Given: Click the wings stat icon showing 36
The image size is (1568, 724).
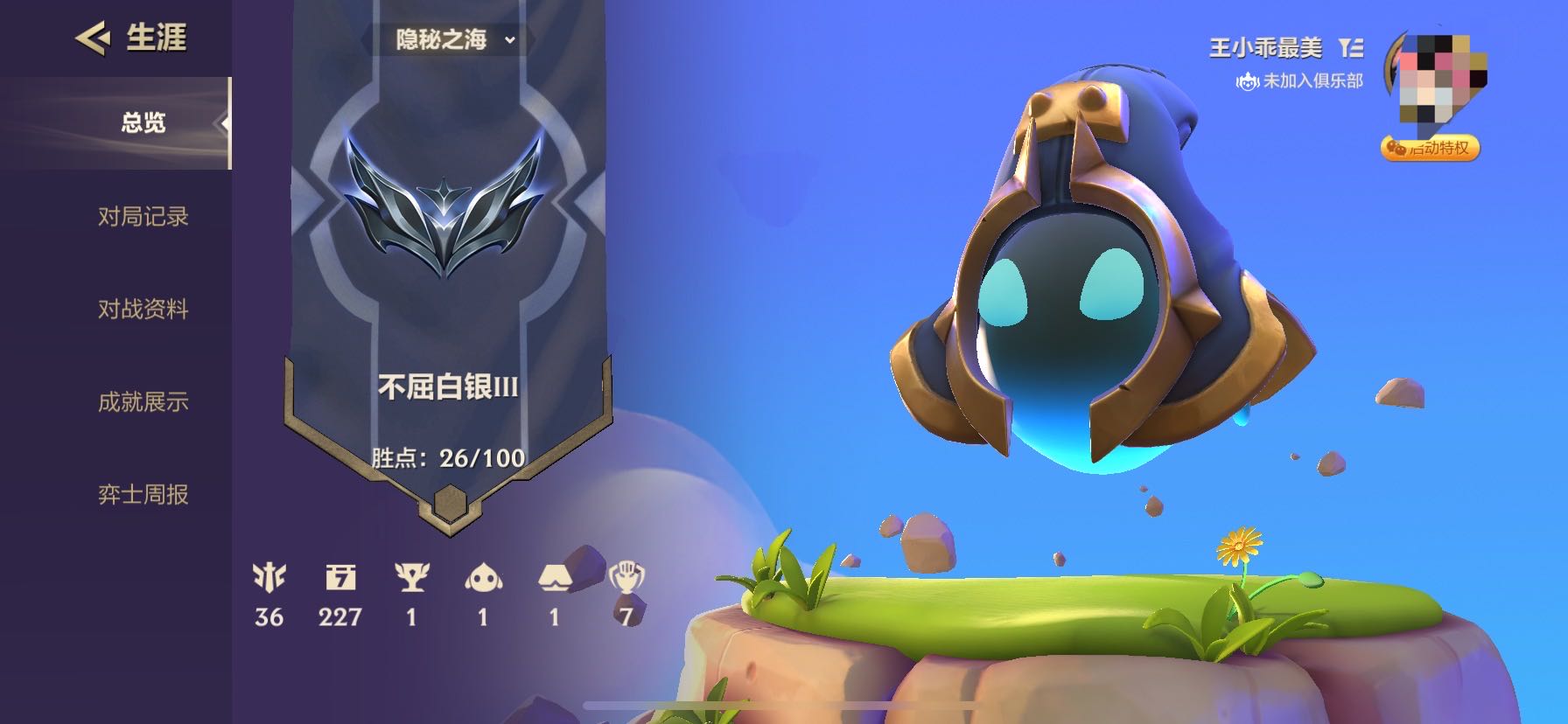Looking at the screenshot, I should 269,577.
